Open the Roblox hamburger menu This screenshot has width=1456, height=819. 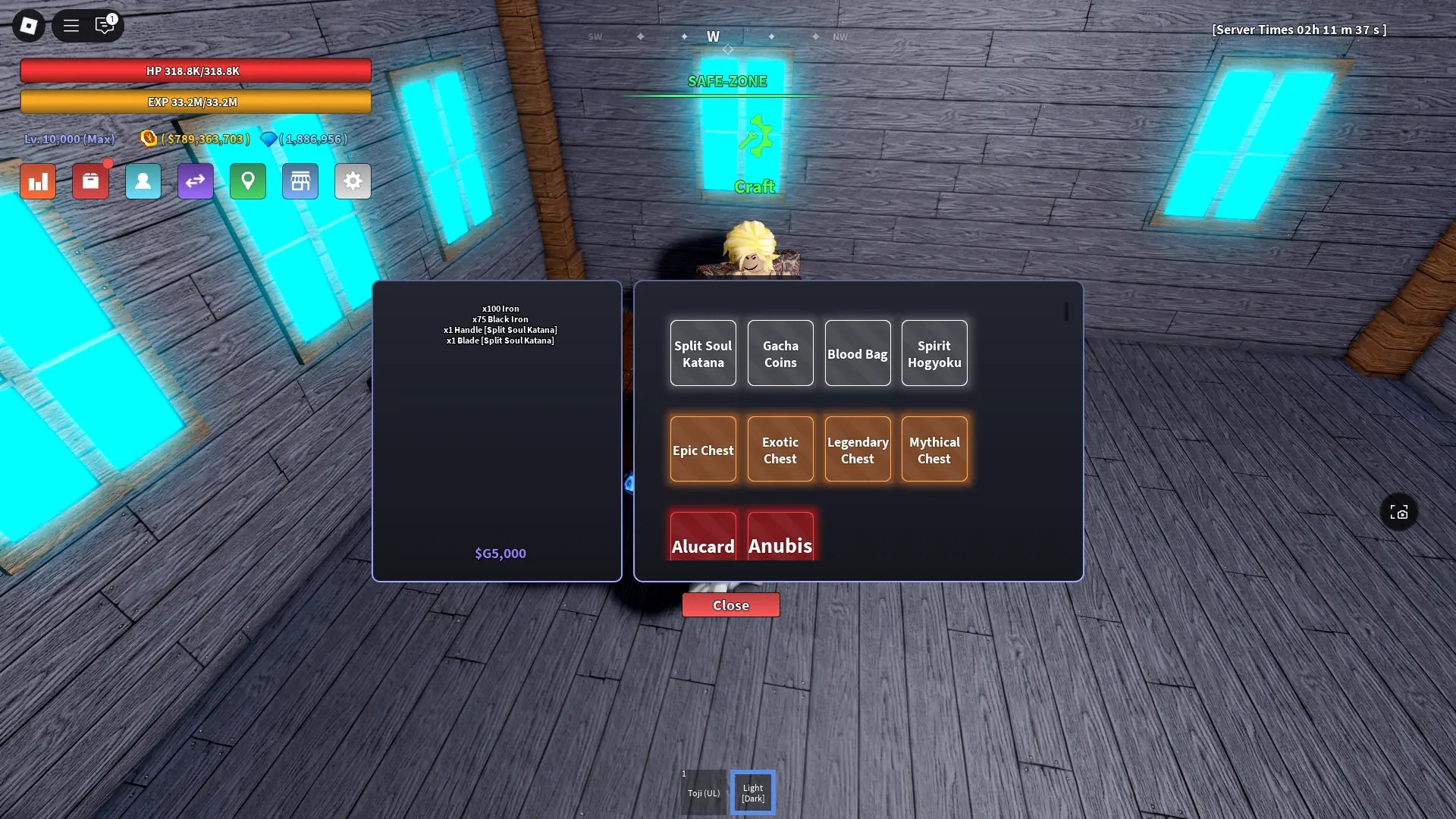point(71,25)
